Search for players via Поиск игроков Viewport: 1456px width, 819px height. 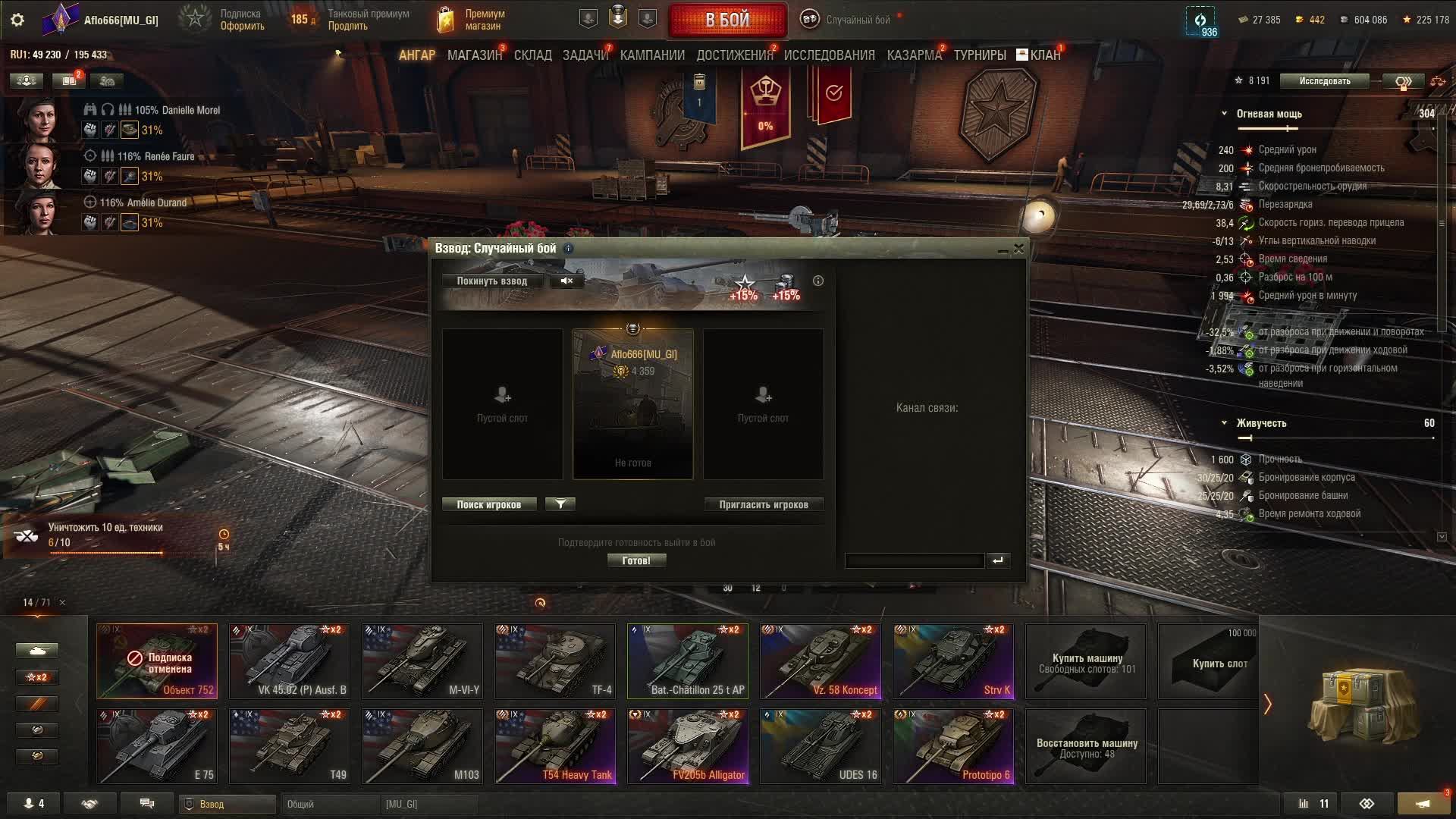point(488,505)
